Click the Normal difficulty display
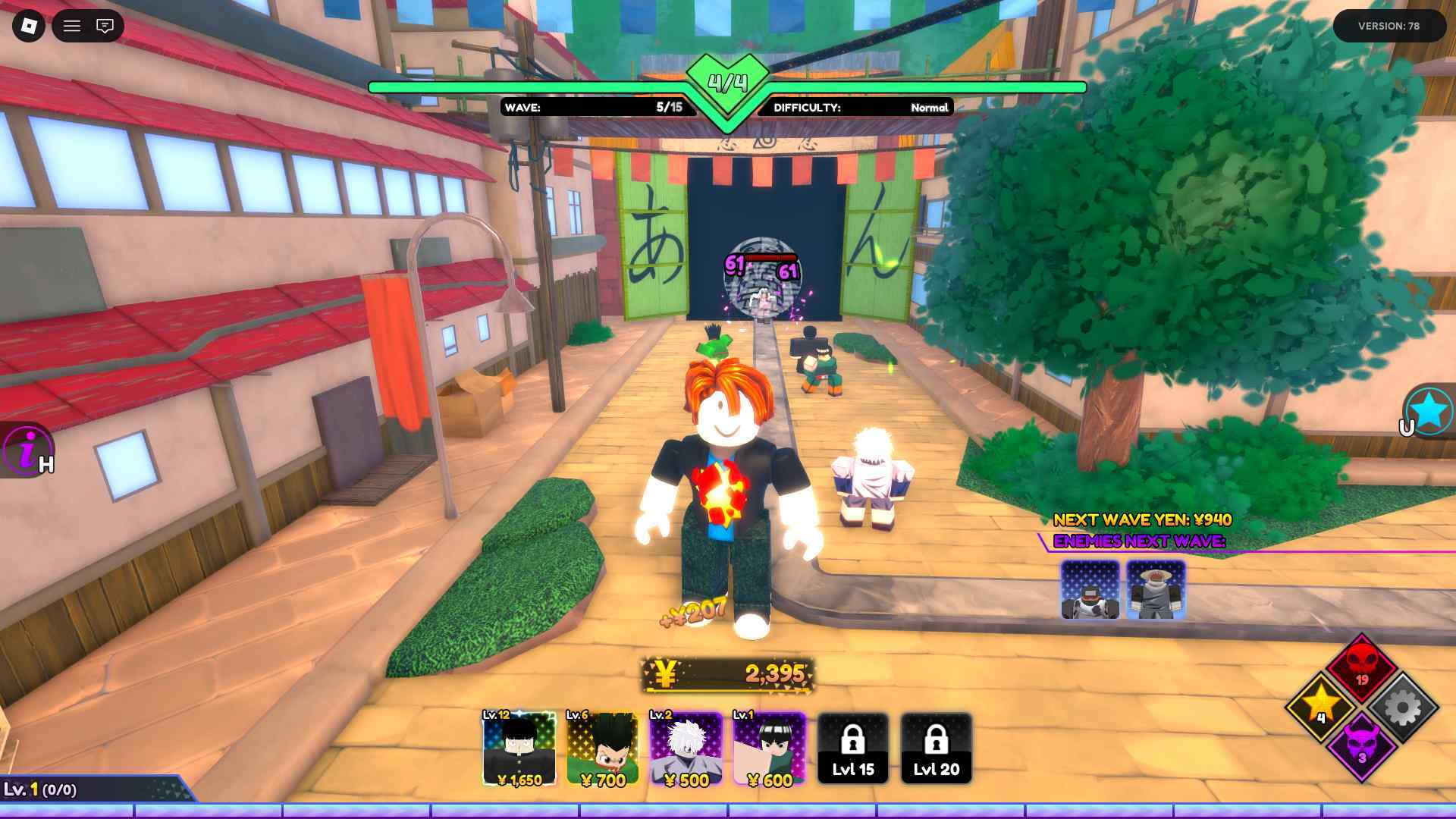The height and width of the screenshot is (819, 1456). click(x=857, y=108)
